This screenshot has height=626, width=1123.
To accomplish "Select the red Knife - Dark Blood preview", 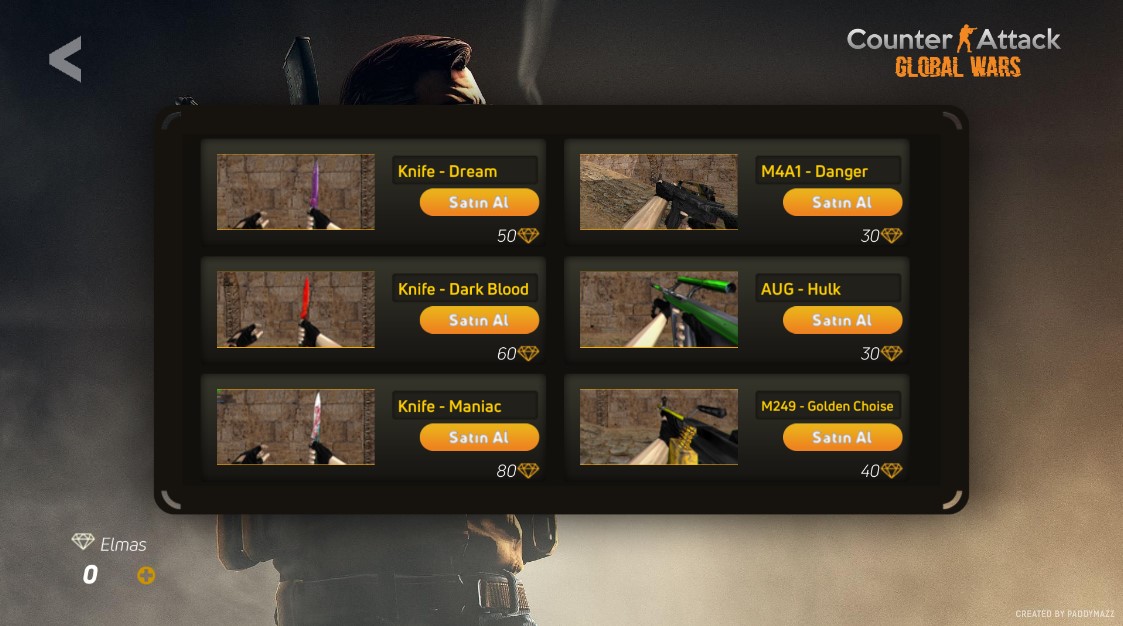I will pyautogui.click(x=296, y=309).
